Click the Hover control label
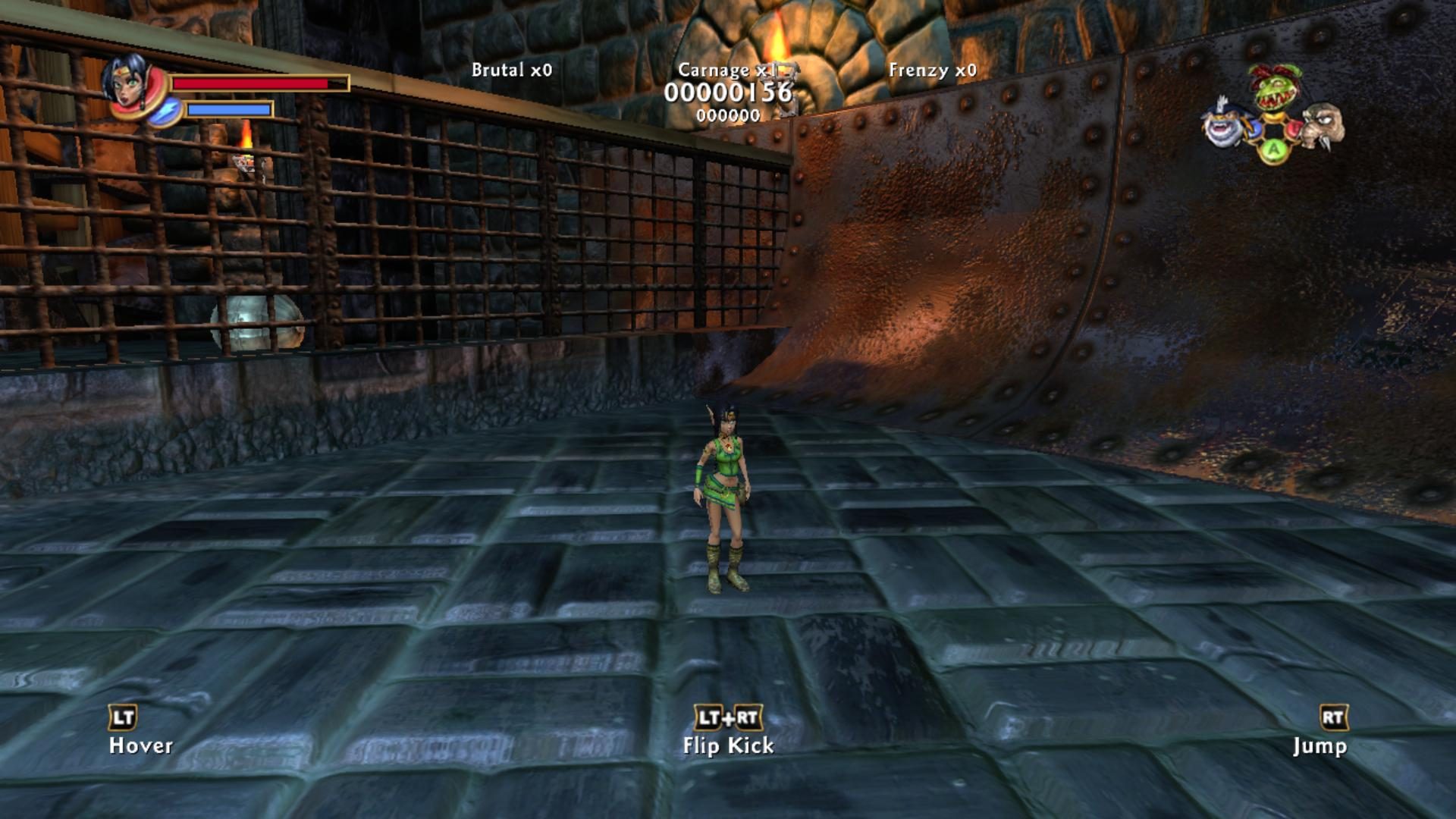The image size is (1456, 819). pyautogui.click(x=141, y=746)
